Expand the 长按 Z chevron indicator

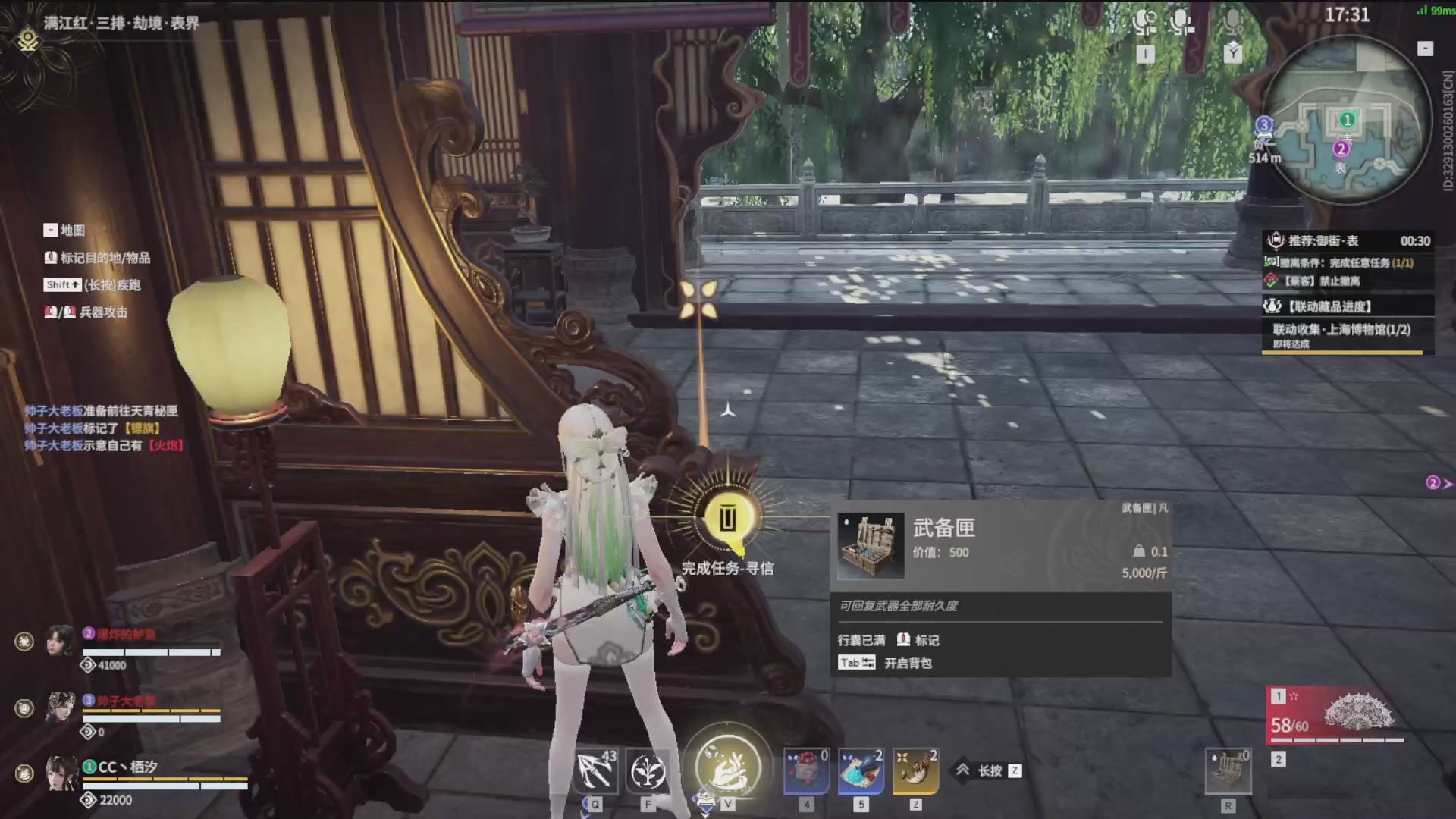pyautogui.click(x=965, y=770)
